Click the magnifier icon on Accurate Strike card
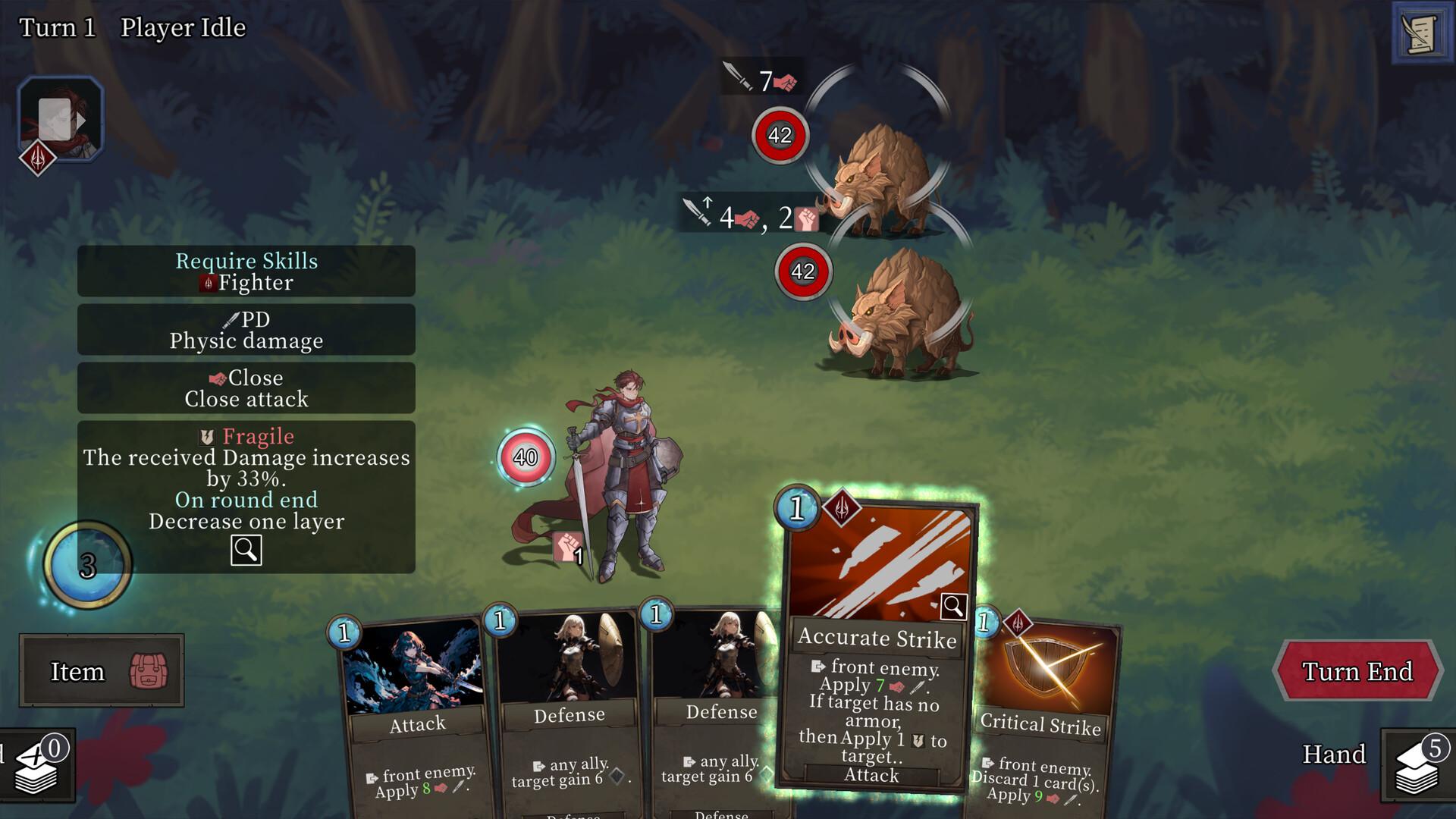Viewport: 1456px width, 819px height. [955, 607]
